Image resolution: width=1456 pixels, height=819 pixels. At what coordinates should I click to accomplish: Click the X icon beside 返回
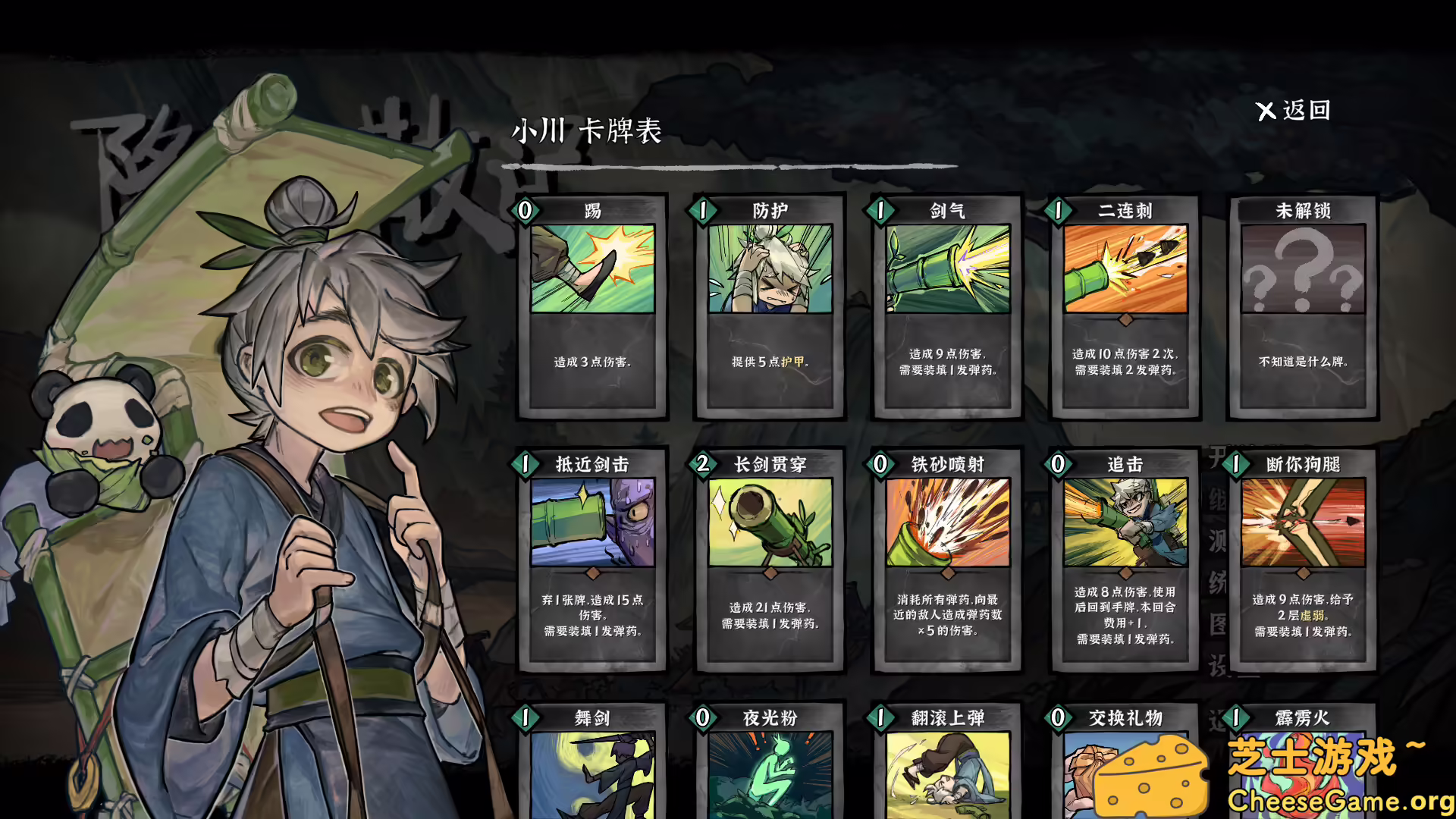pos(1265,110)
